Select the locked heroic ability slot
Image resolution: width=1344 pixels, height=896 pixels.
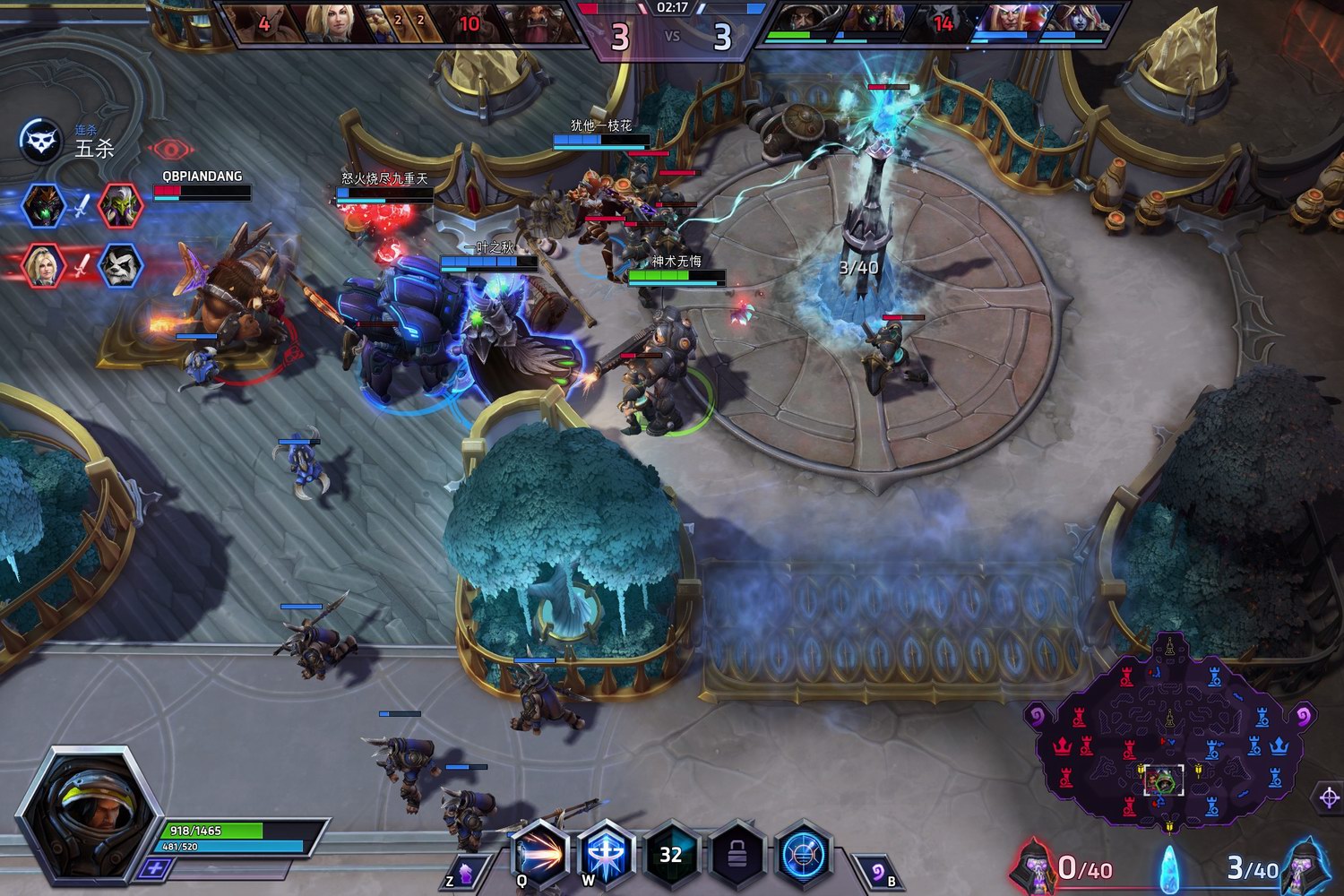(737, 854)
